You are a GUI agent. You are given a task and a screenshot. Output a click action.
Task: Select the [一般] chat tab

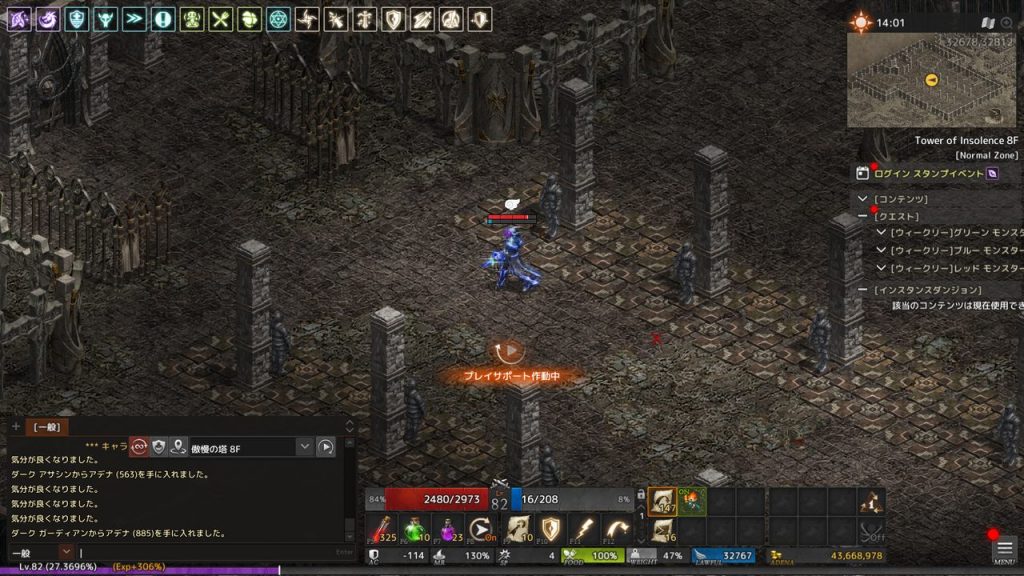[46, 427]
